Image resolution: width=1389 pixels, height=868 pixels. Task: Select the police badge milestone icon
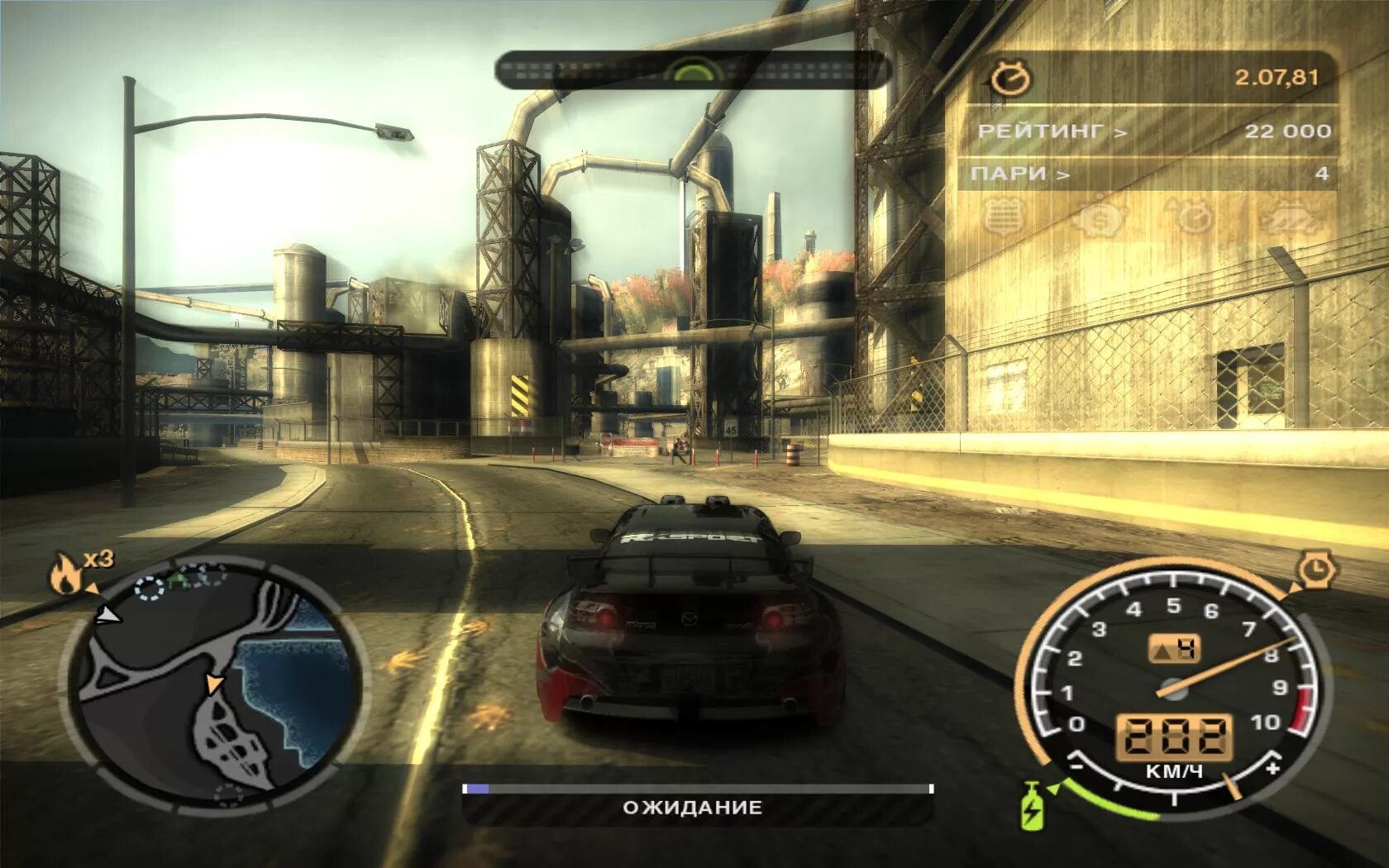1005,217
